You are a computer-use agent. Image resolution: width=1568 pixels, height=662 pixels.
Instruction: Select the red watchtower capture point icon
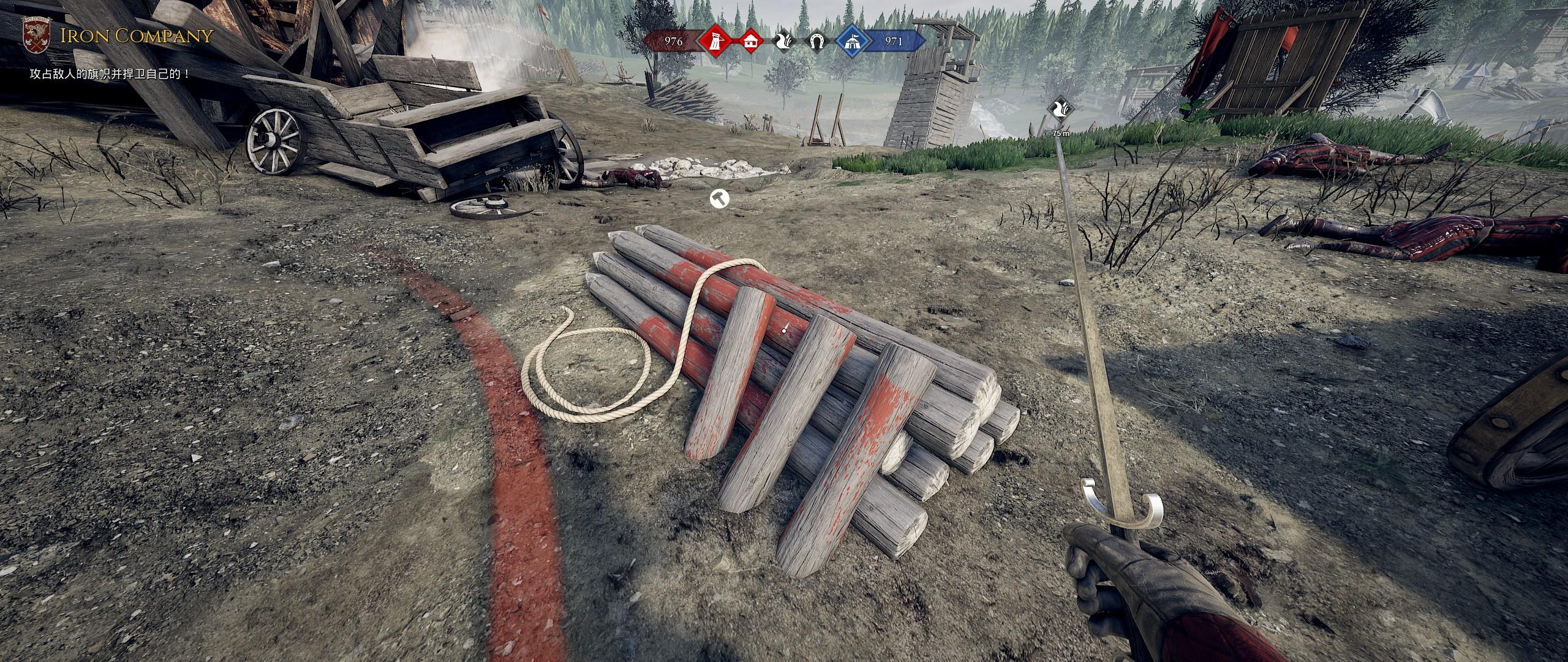(714, 41)
